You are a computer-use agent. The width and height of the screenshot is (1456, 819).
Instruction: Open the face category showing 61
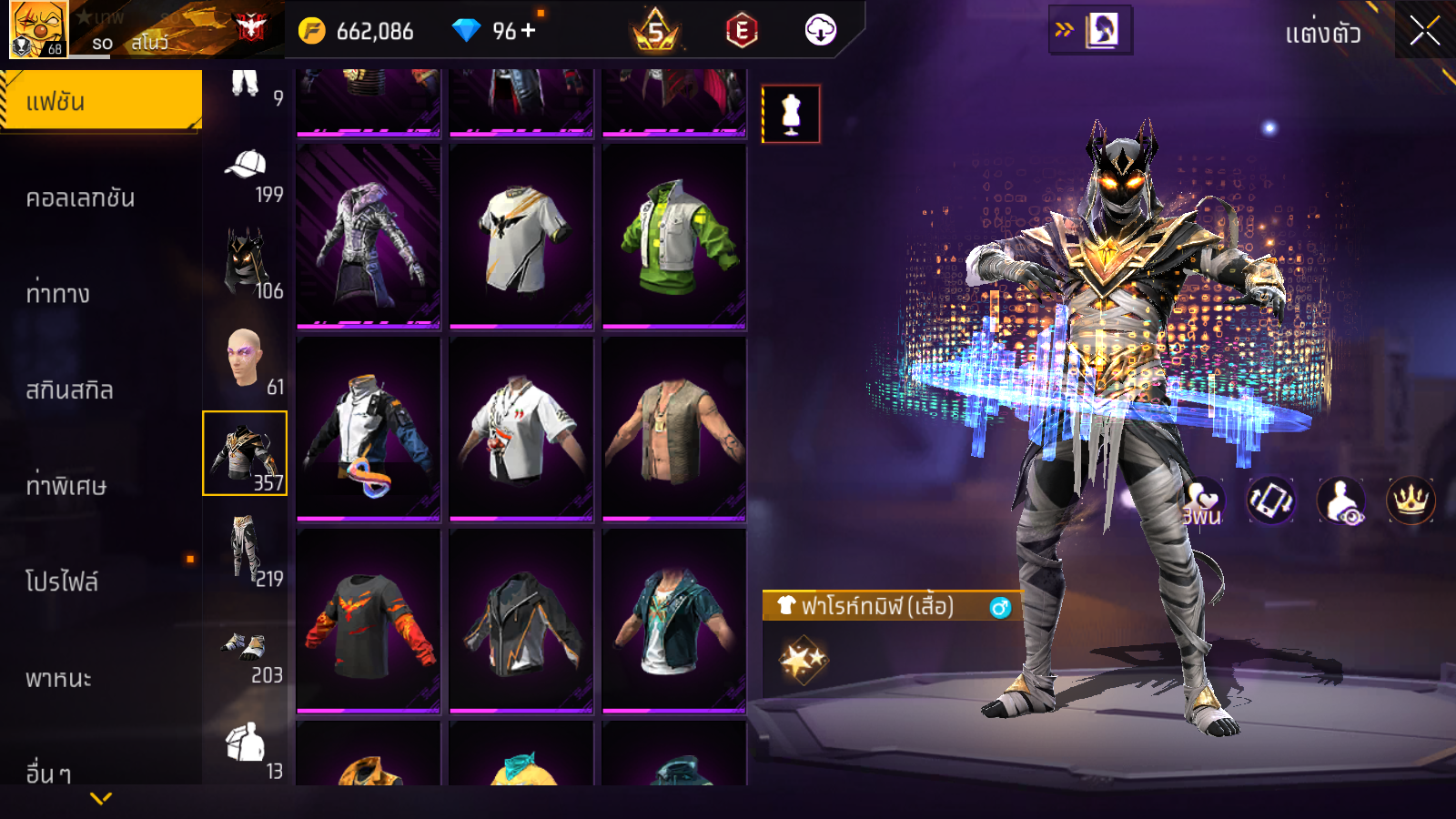point(246,359)
